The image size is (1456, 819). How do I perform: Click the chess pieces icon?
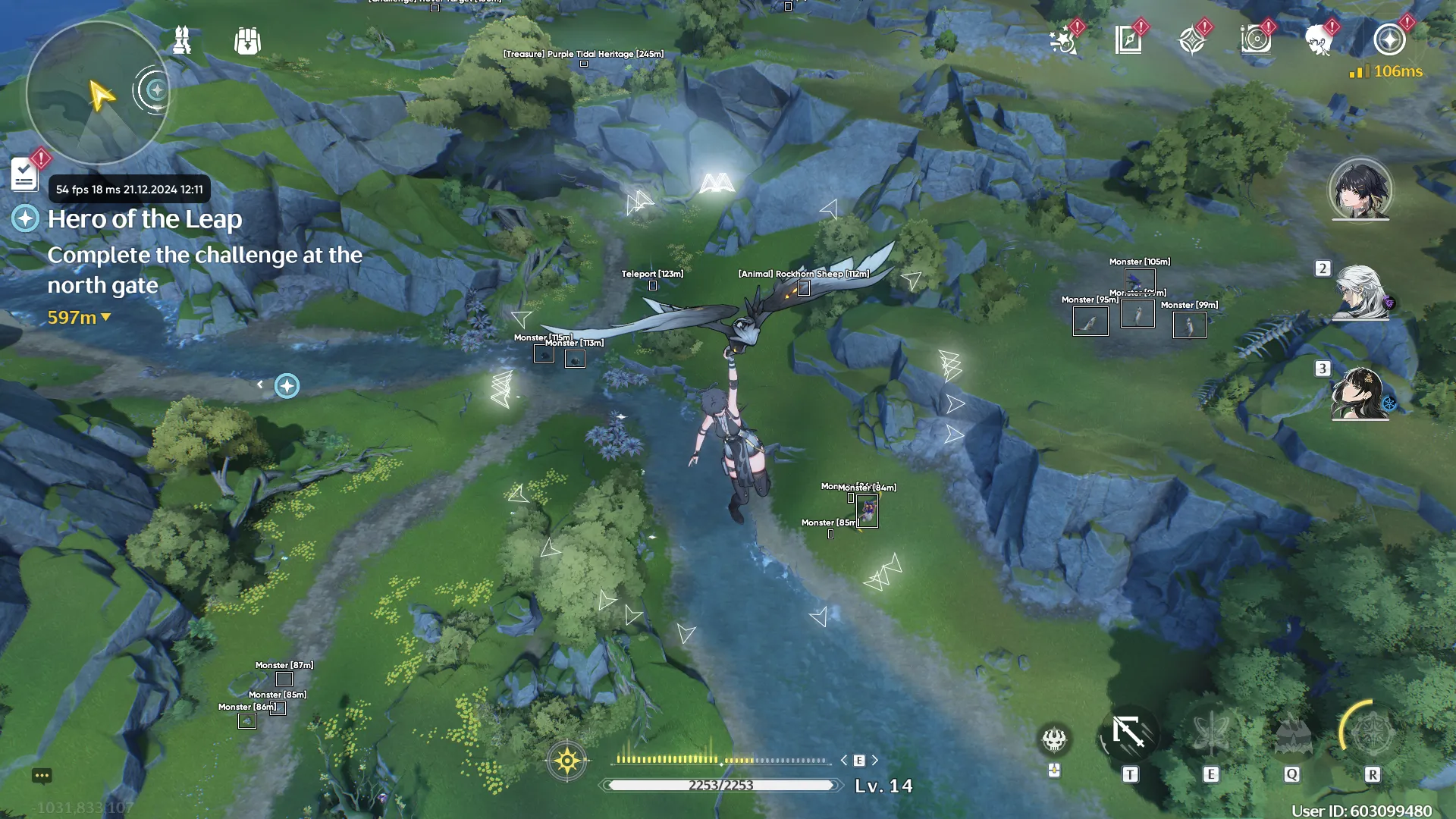(x=182, y=40)
